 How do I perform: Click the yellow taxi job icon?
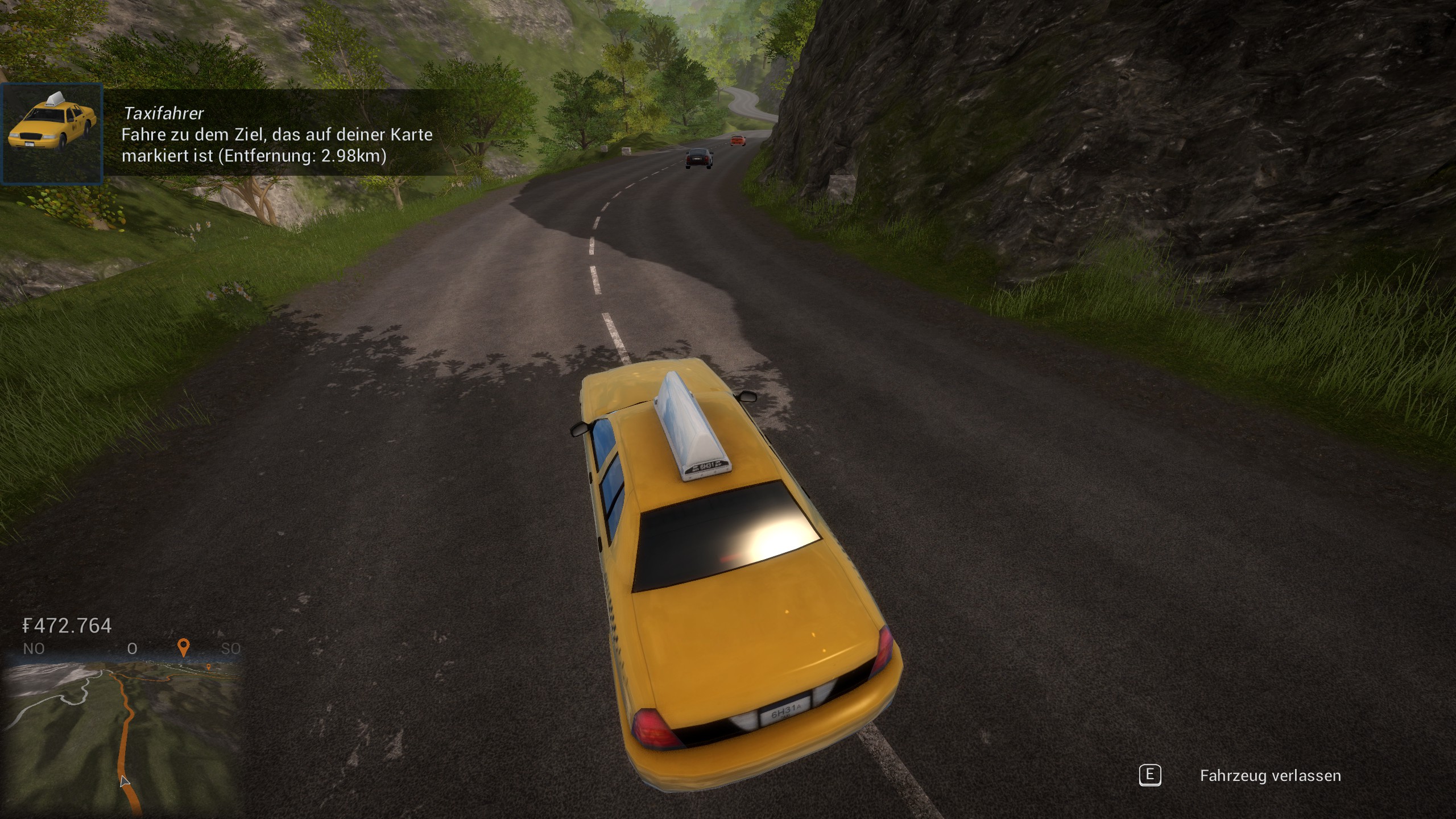tap(52, 134)
